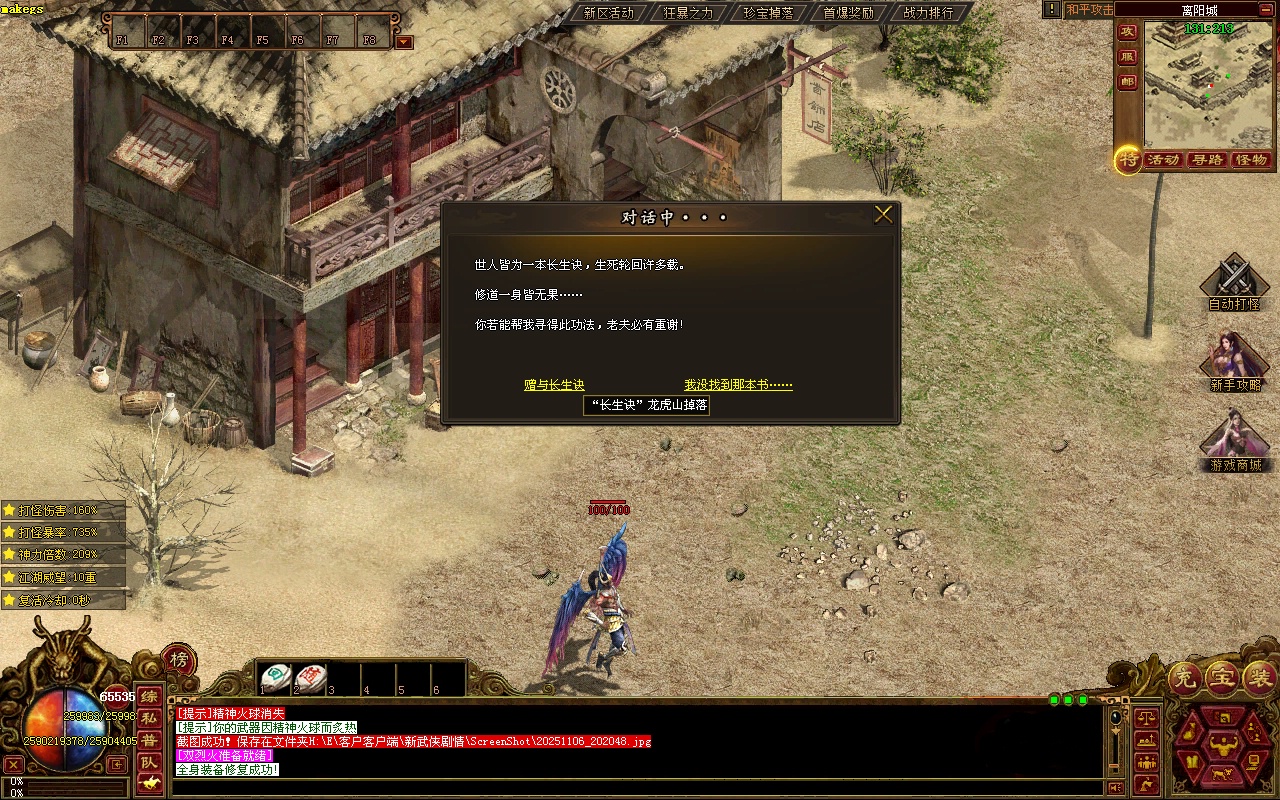Open the 活动 button under the minimap

pyautogui.click(x=1163, y=160)
